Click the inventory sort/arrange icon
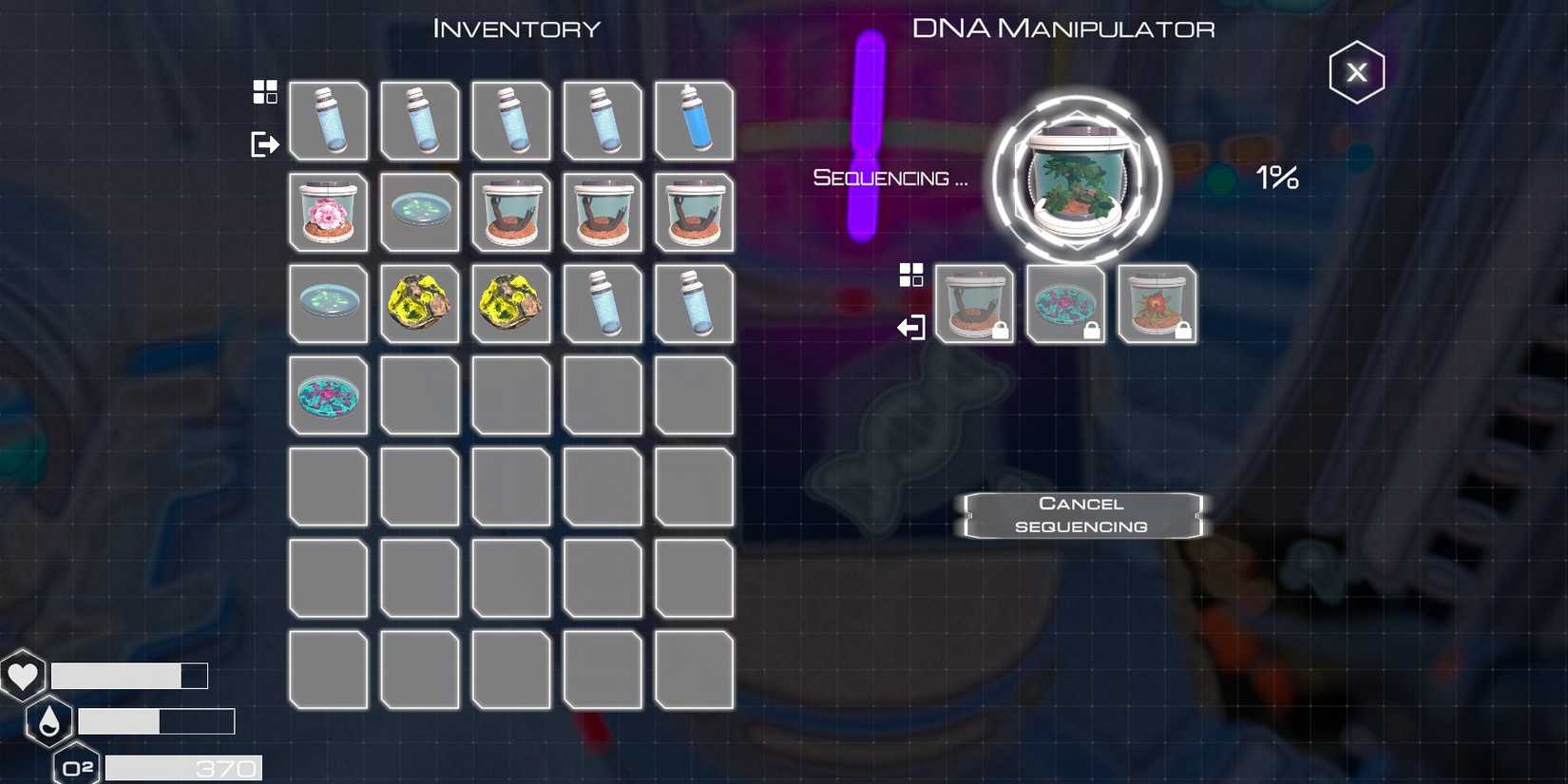This screenshot has width=1568, height=784. (265, 91)
